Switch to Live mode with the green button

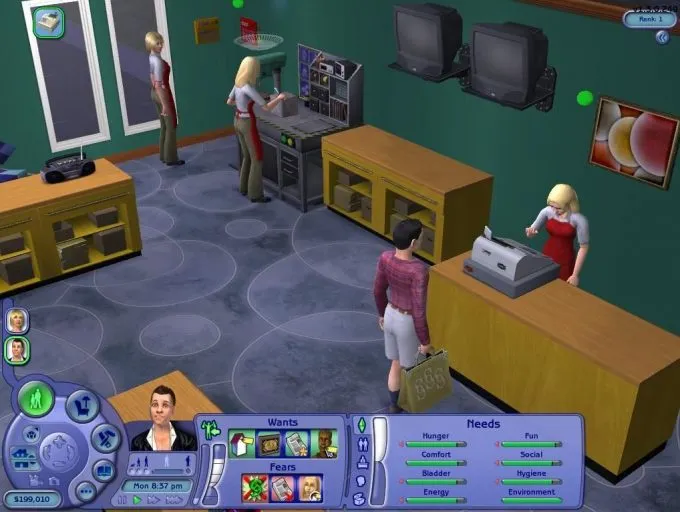(36, 400)
